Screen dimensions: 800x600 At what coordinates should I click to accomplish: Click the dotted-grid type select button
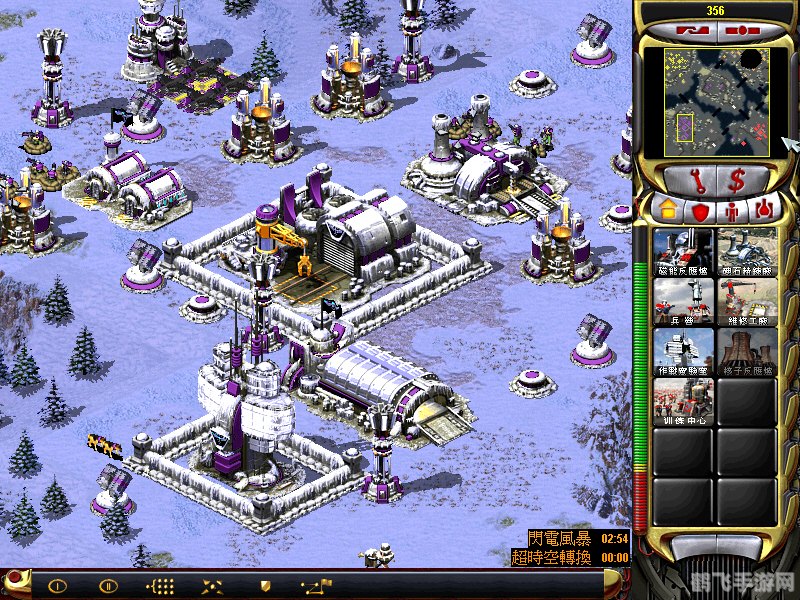(160, 586)
